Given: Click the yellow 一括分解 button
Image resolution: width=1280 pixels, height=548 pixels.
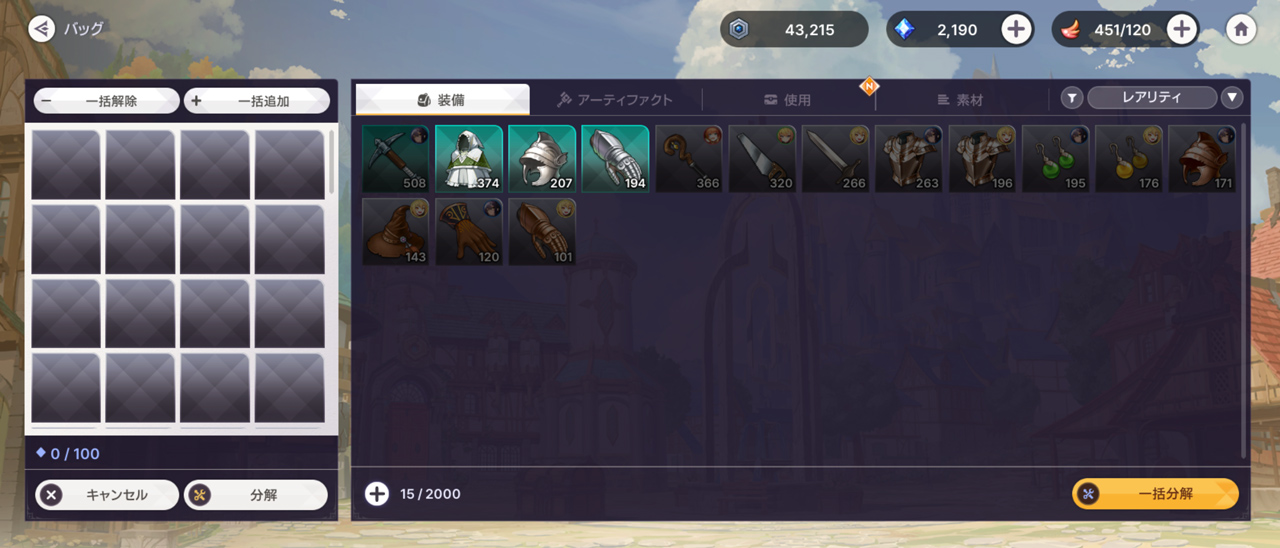Looking at the screenshot, I should coord(1155,494).
